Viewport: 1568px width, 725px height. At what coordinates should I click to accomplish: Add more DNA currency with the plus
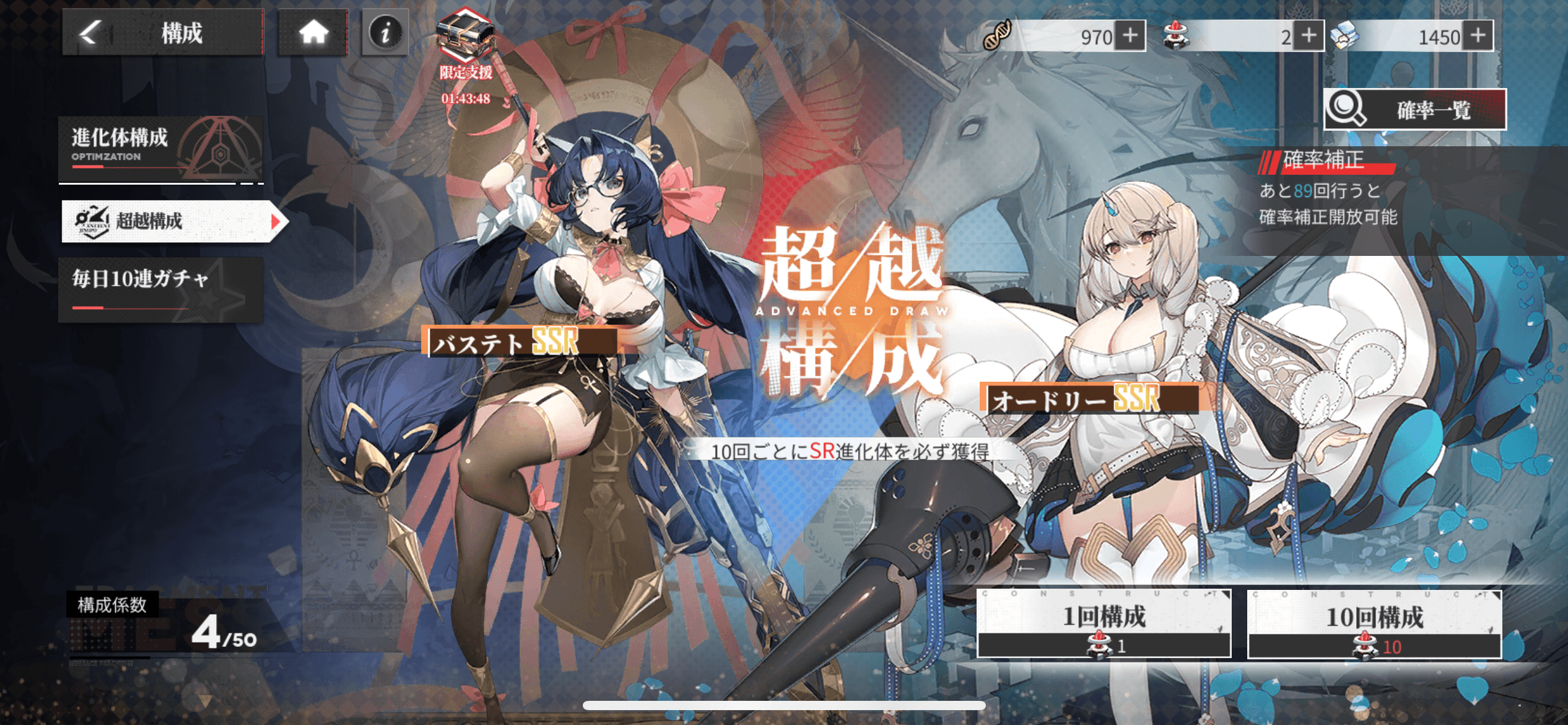(x=1130, y=36)
